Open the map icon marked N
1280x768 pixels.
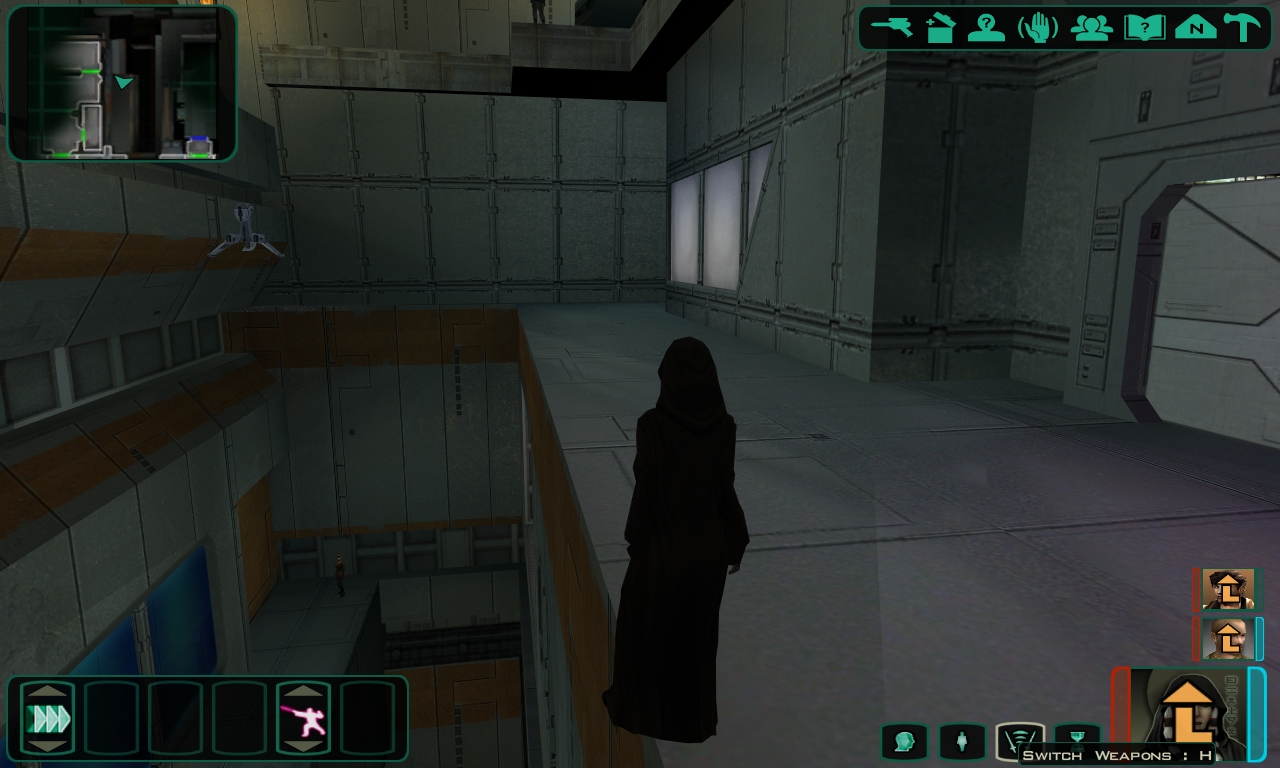(x=1195, y=27)
